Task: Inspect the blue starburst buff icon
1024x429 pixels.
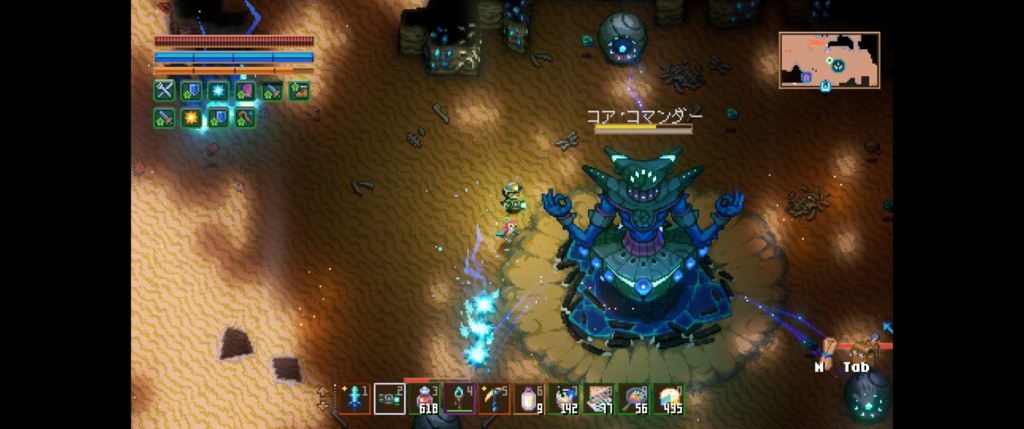Action: click(218, 91)
